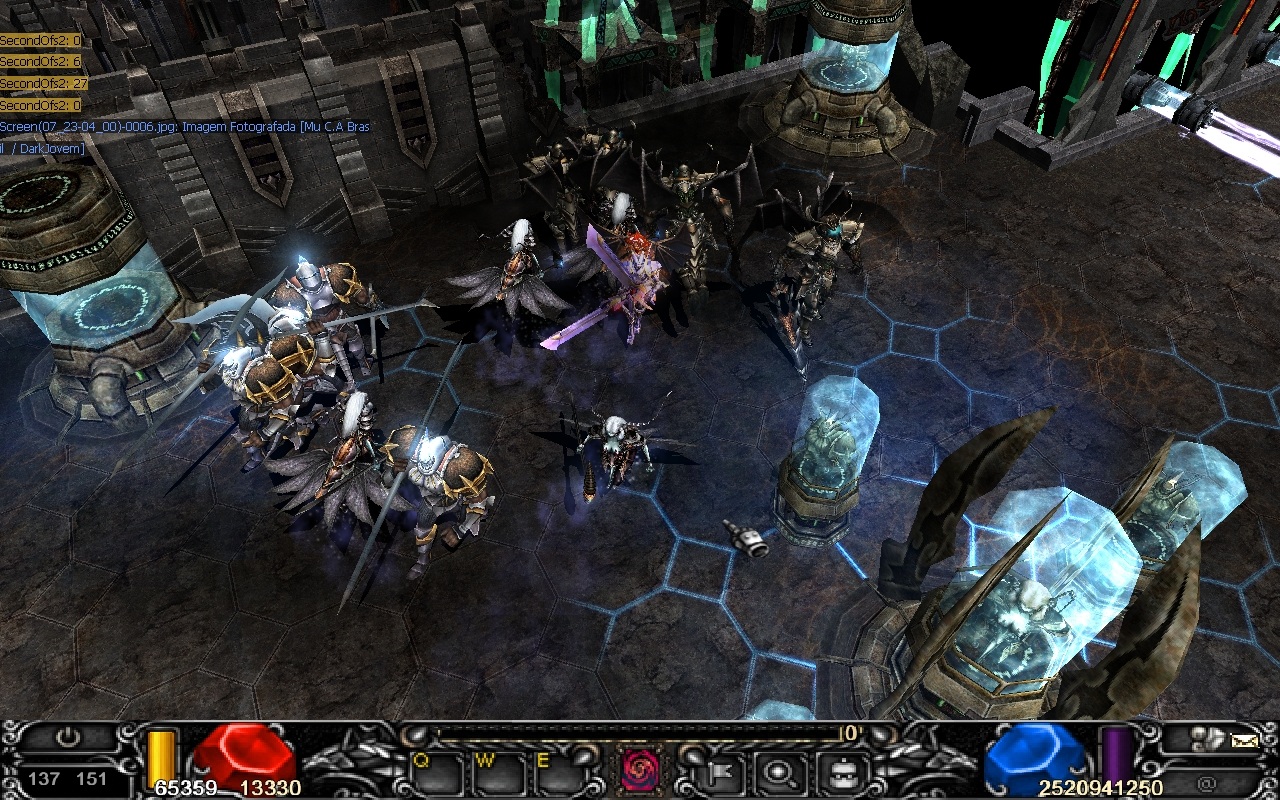This screenshot has width=1280, height=800.
Task: Open the friends group icon
Action: coord(1205,740)
